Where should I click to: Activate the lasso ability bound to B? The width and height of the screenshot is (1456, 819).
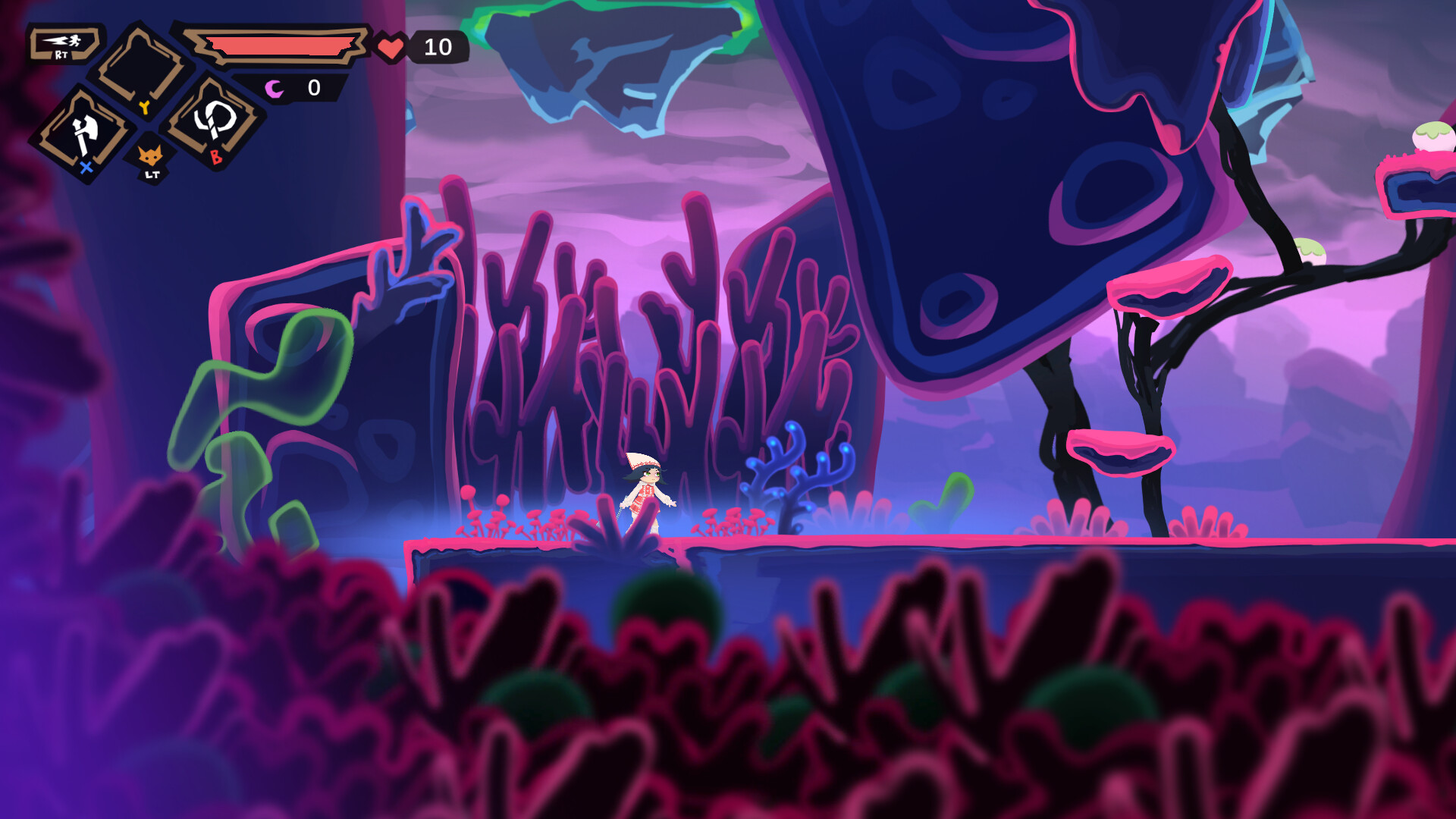[x=215, y=123]
